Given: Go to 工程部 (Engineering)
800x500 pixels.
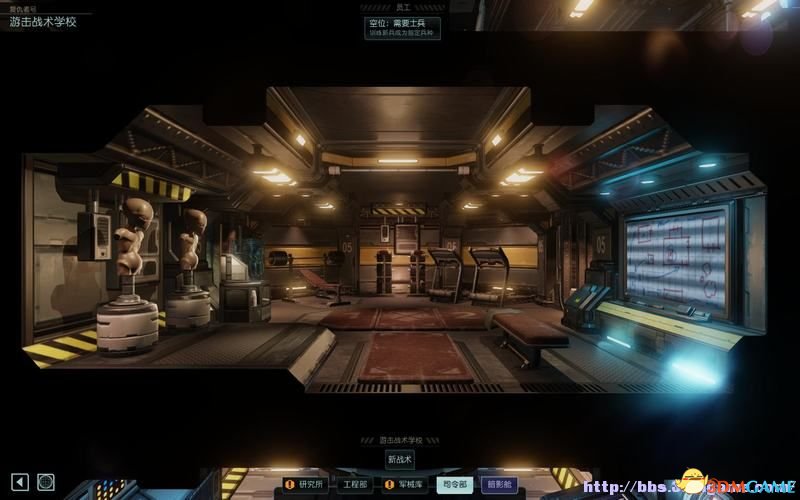Looking at the screenshot, I should [355, 485].
